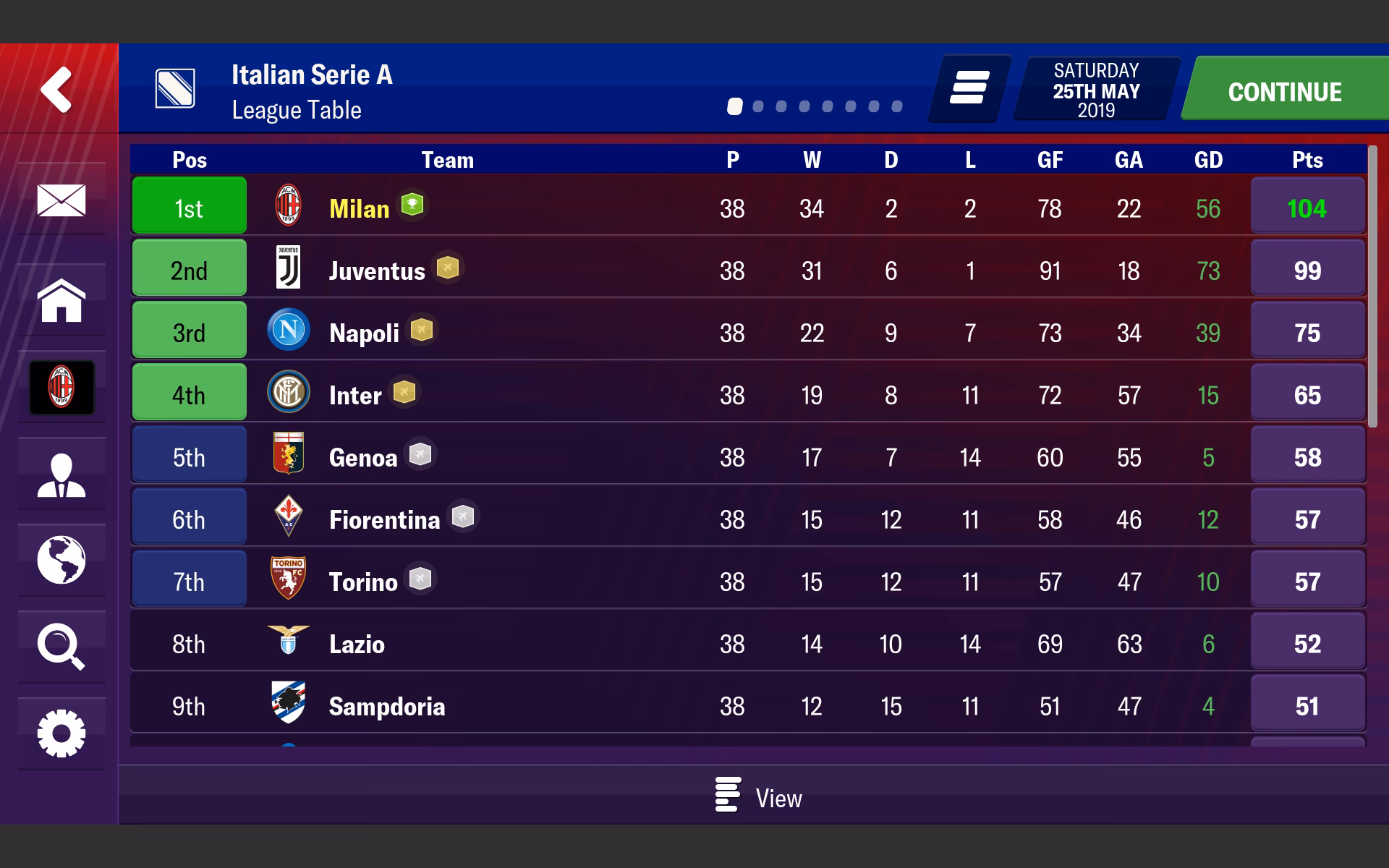Select the World globe icon
This screenshot has height=868, width=1389.
(61, 561)
